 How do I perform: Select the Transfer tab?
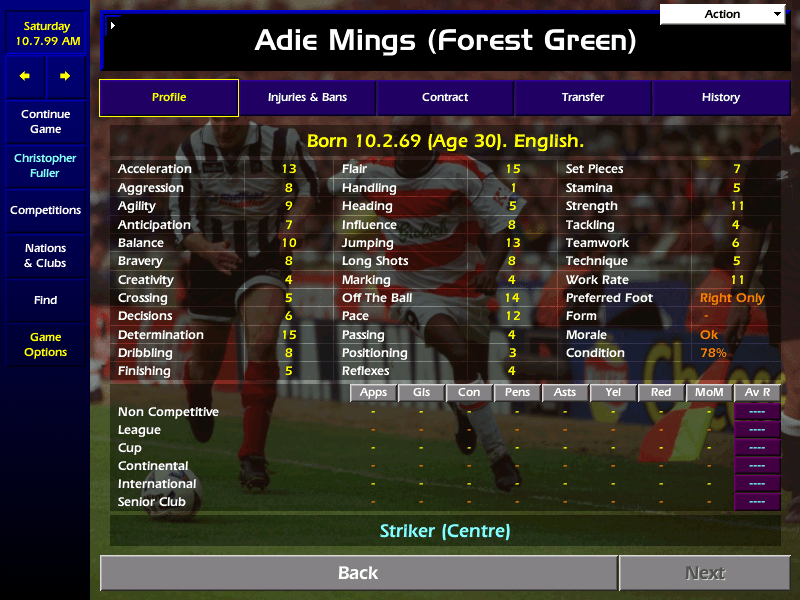coord(583,98)
